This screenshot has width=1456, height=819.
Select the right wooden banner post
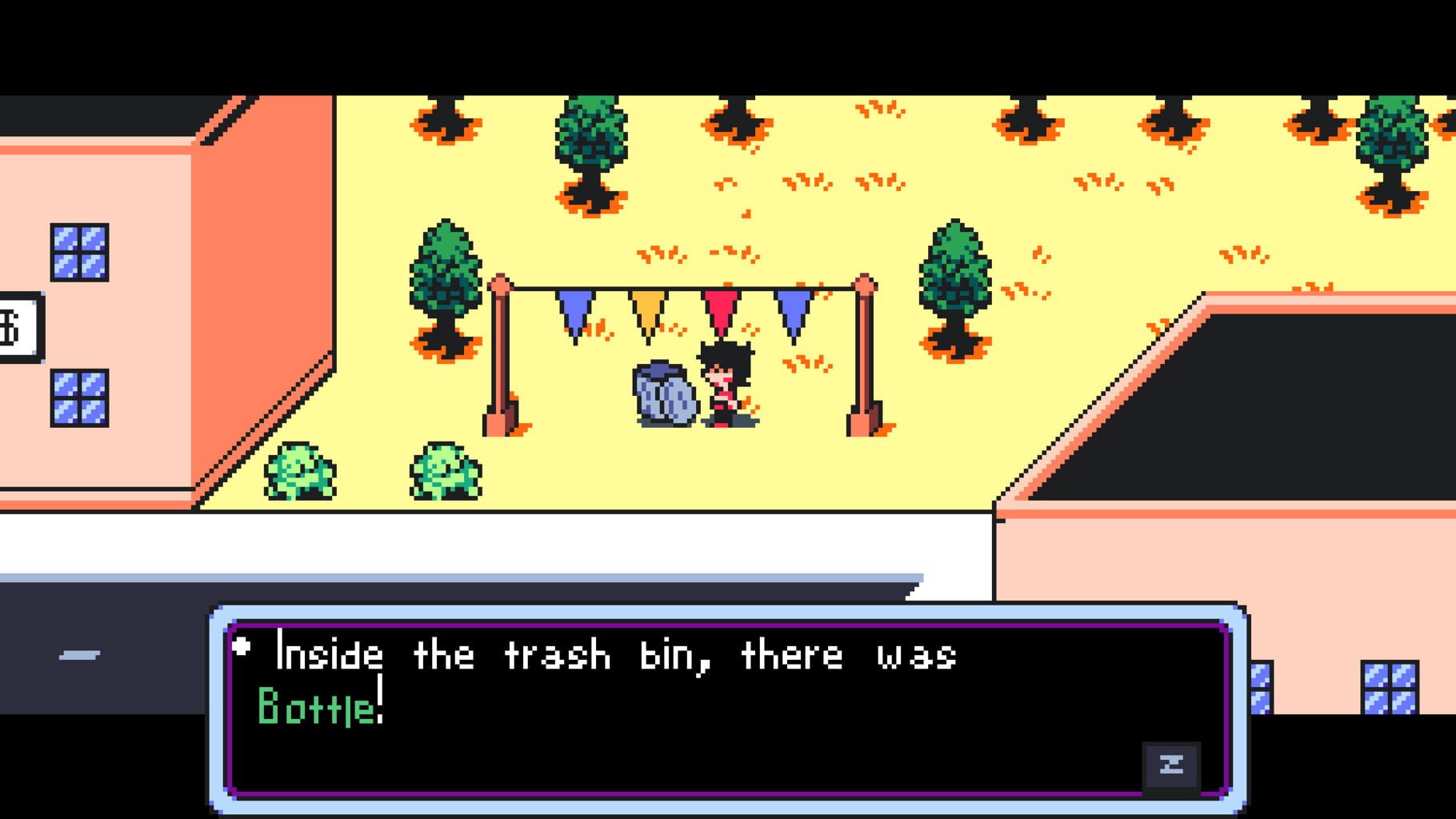[866, 352]
